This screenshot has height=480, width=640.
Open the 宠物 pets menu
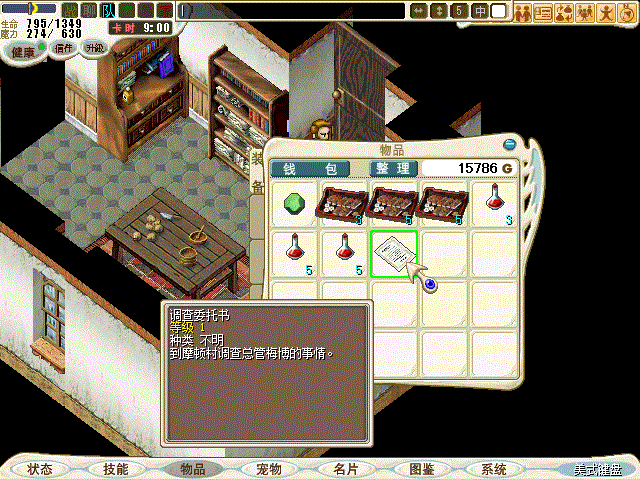(x=268, y=468)
